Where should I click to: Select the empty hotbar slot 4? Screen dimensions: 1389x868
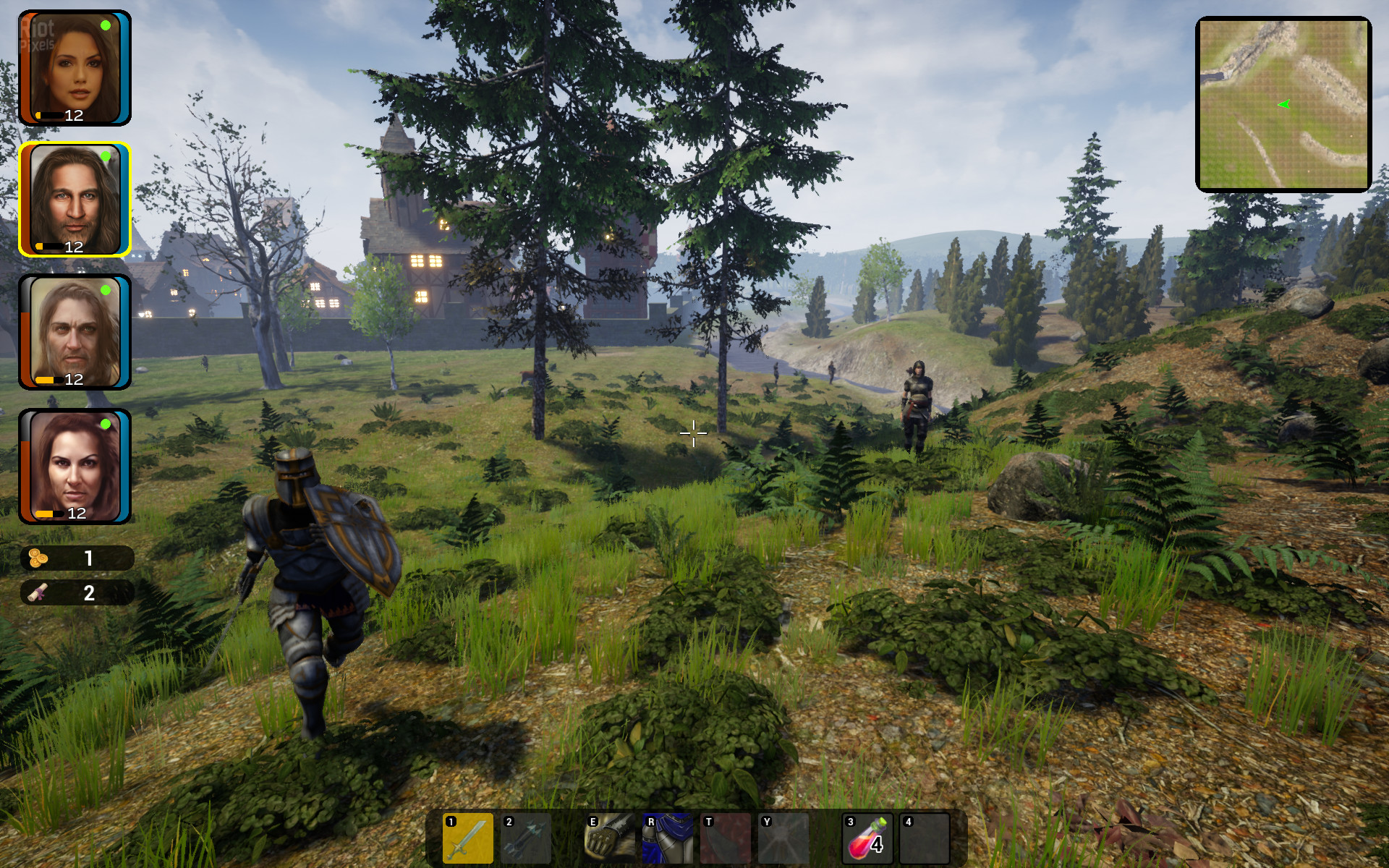[x=925, y=838]
